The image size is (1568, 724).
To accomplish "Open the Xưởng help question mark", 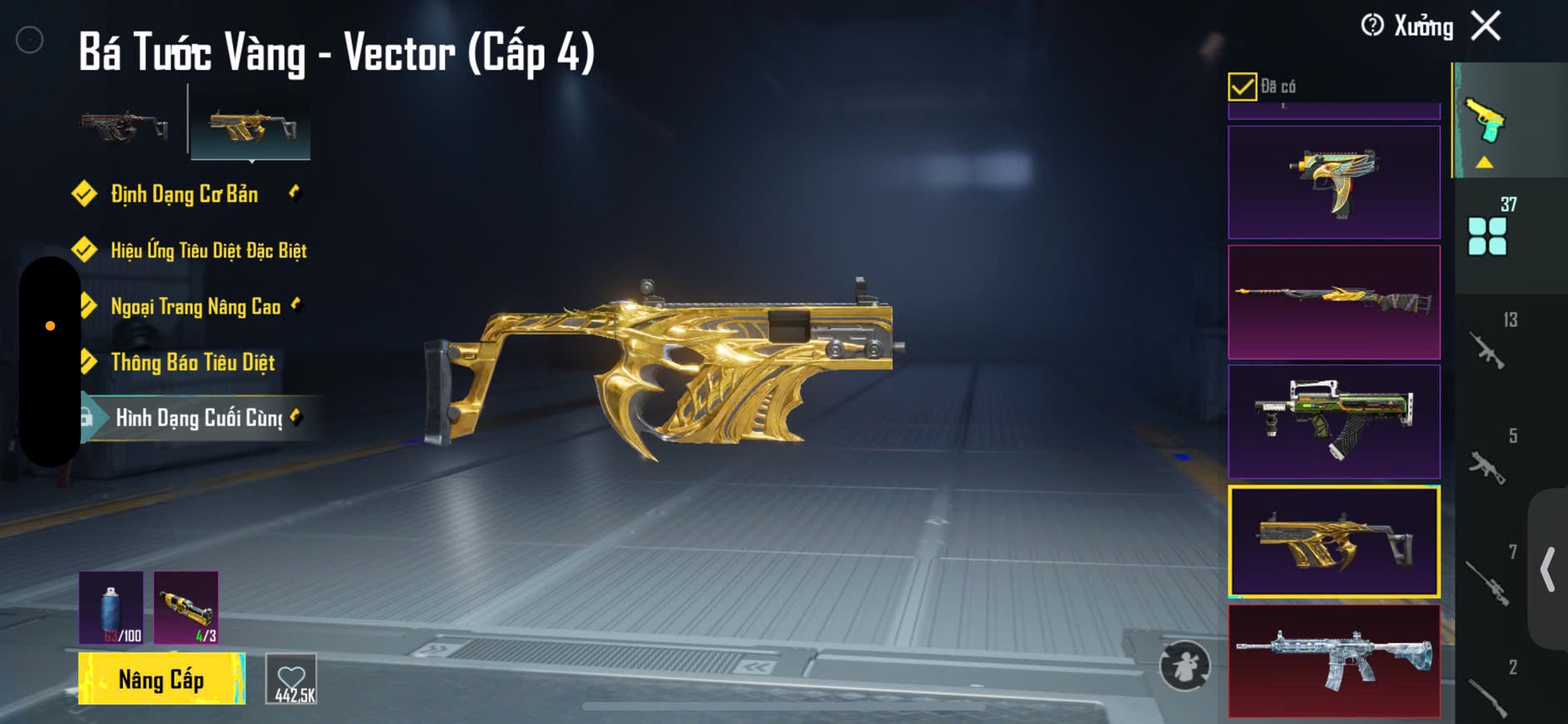I will click(1373, 26).
